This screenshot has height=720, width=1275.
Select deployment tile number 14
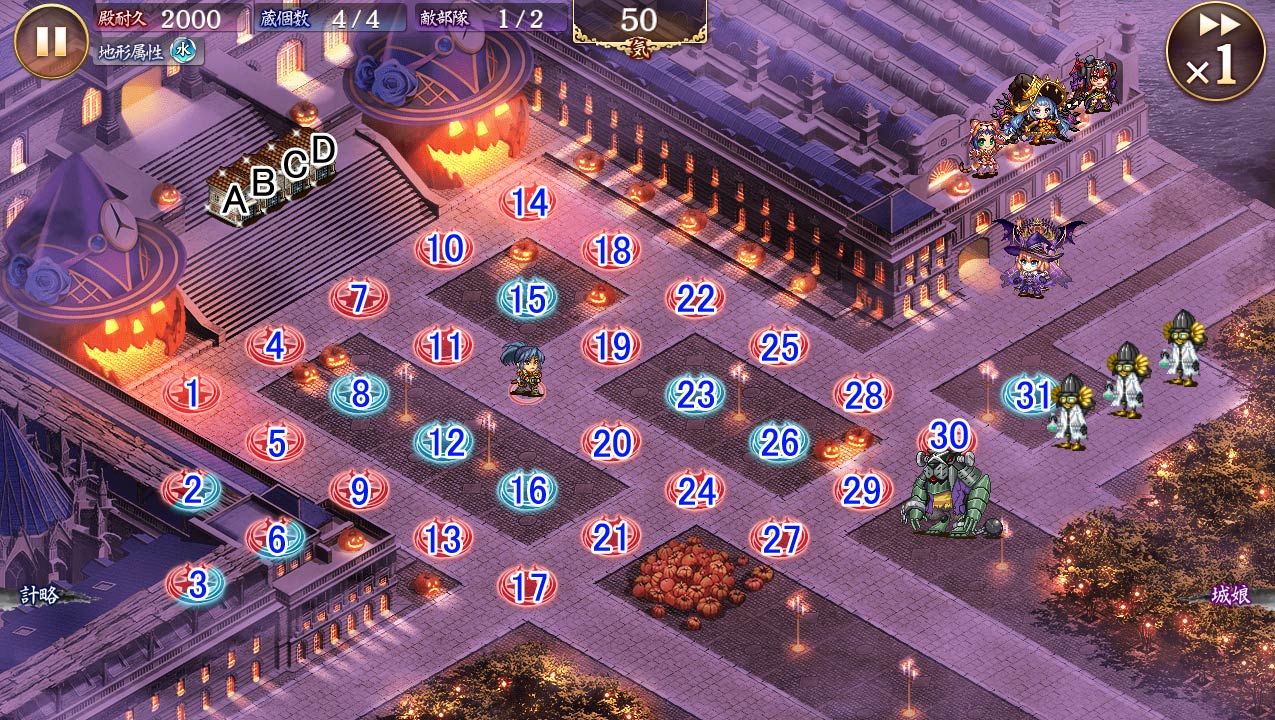(528, 203)
